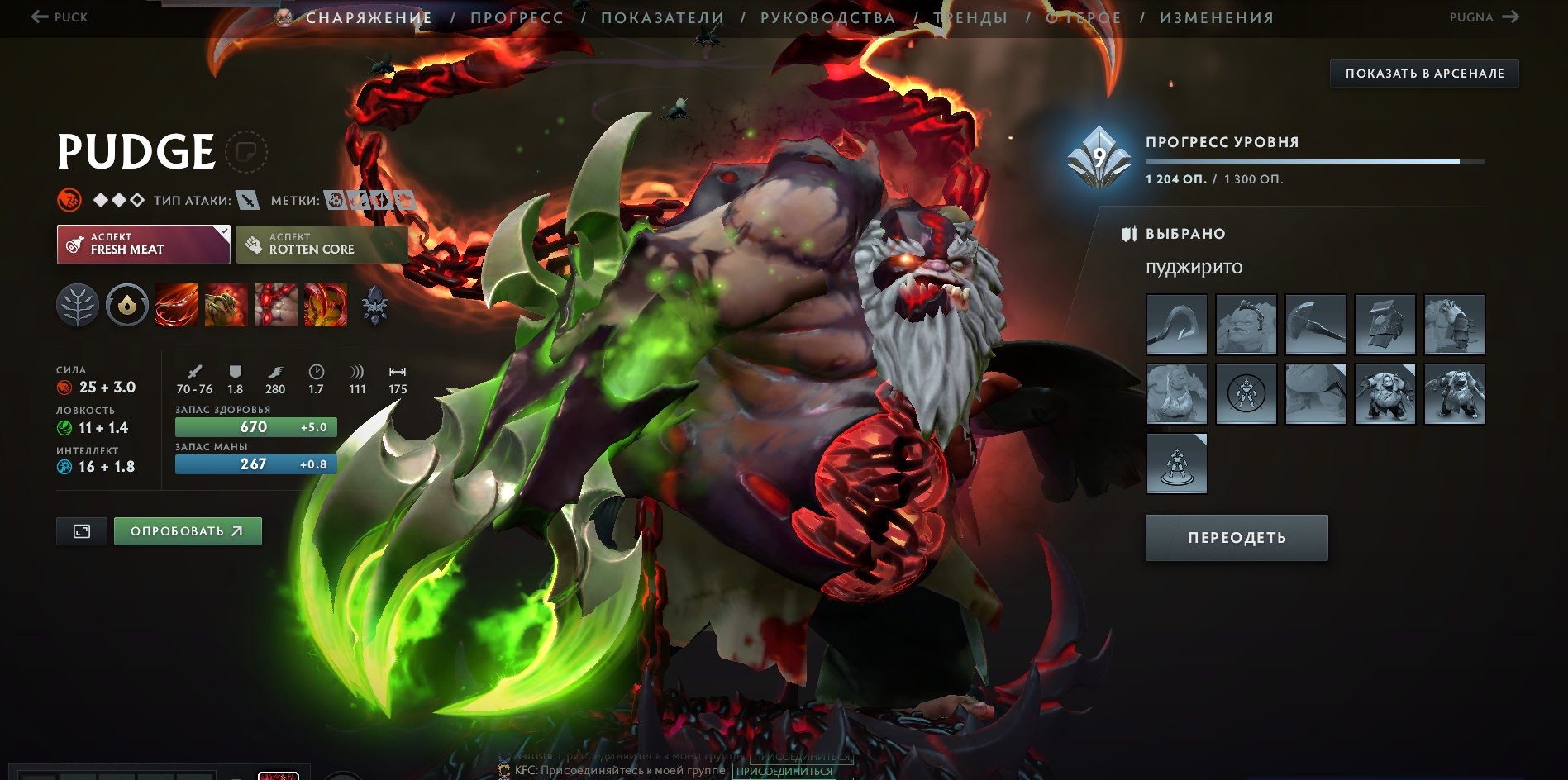Click ОПРОБОВАТЬ to try the hero

(x=188, y=531)
